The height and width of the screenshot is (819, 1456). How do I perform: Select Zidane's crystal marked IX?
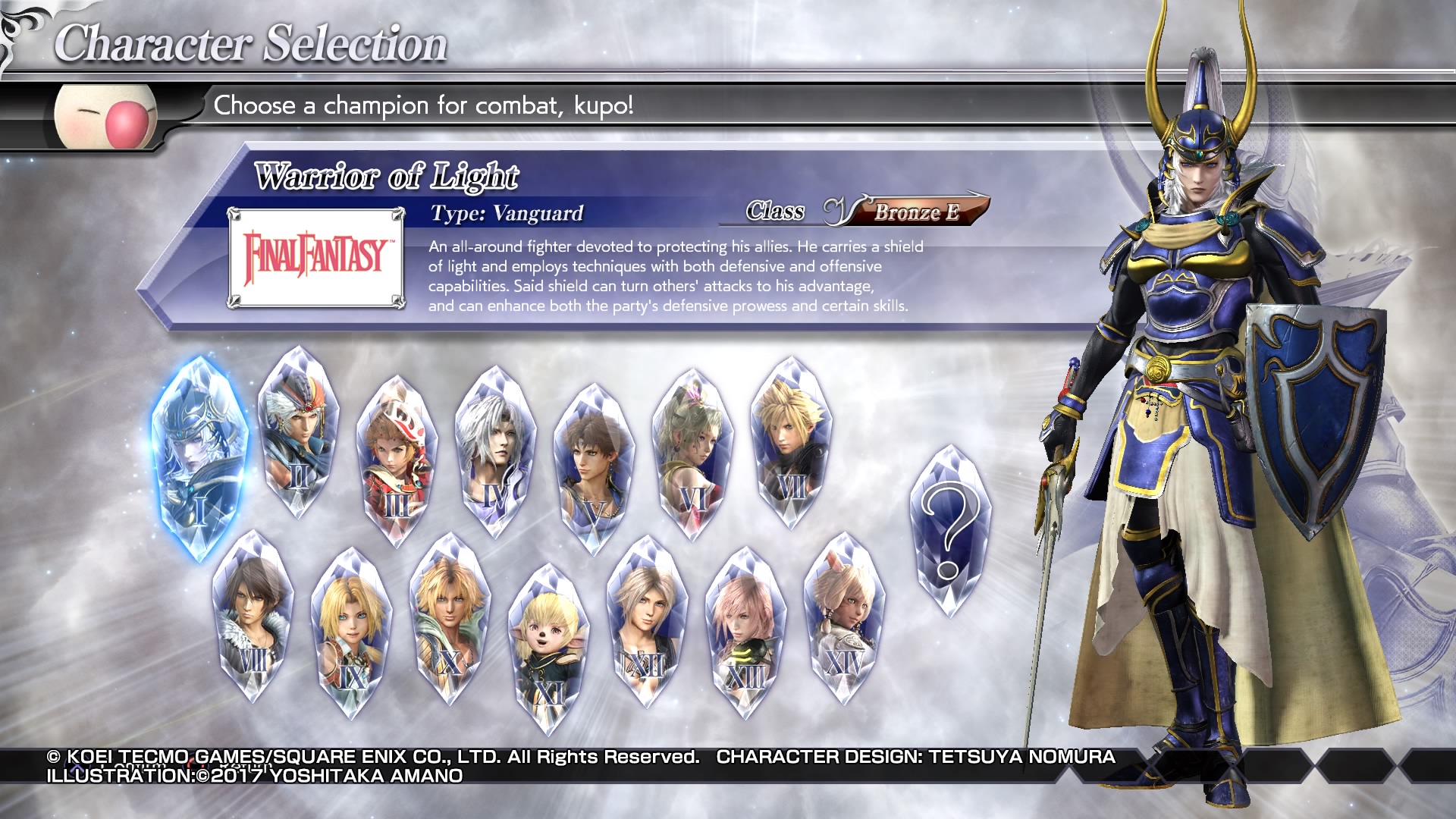351,632
